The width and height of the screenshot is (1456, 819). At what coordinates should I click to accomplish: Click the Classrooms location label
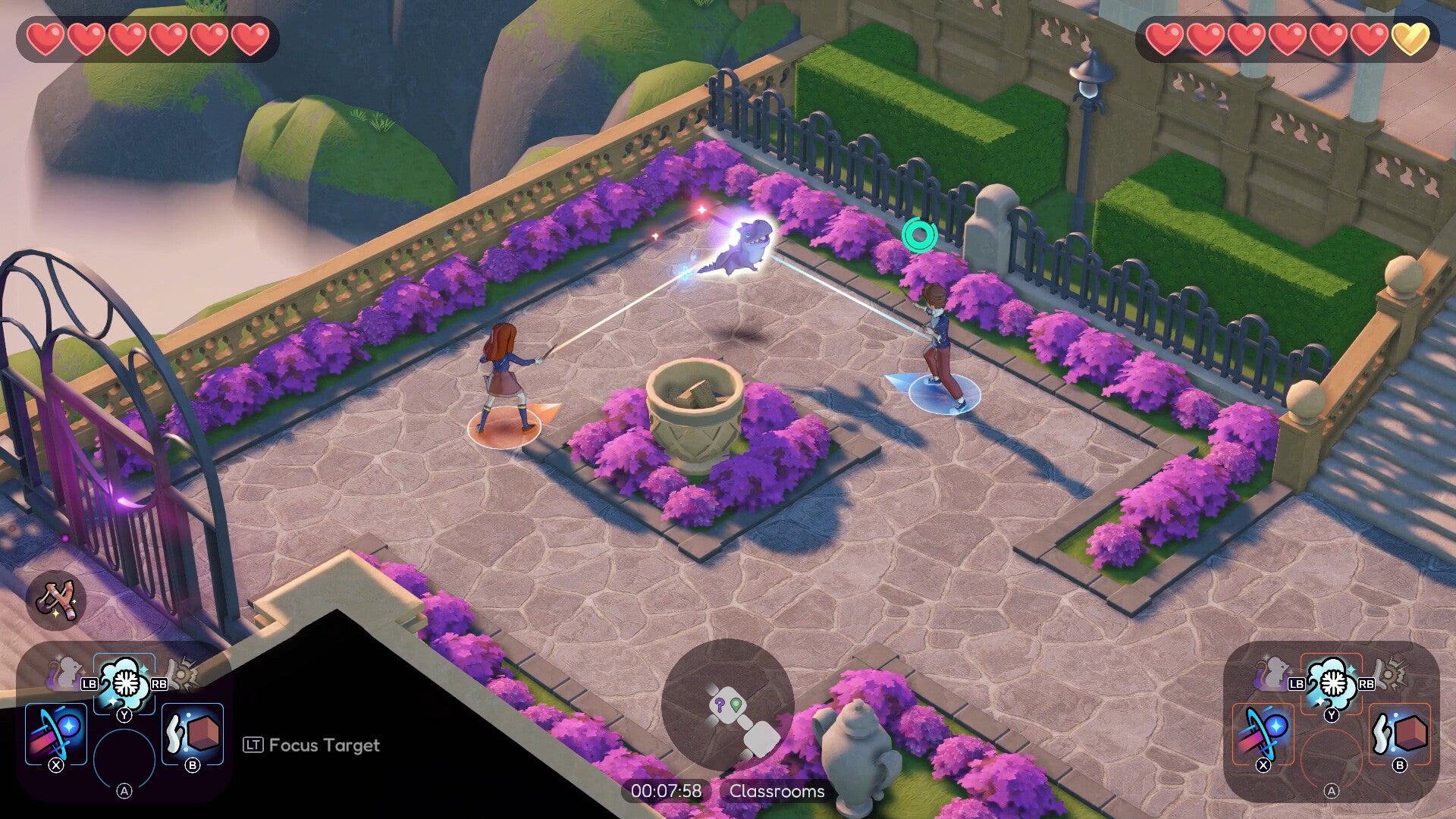(777, 791)
